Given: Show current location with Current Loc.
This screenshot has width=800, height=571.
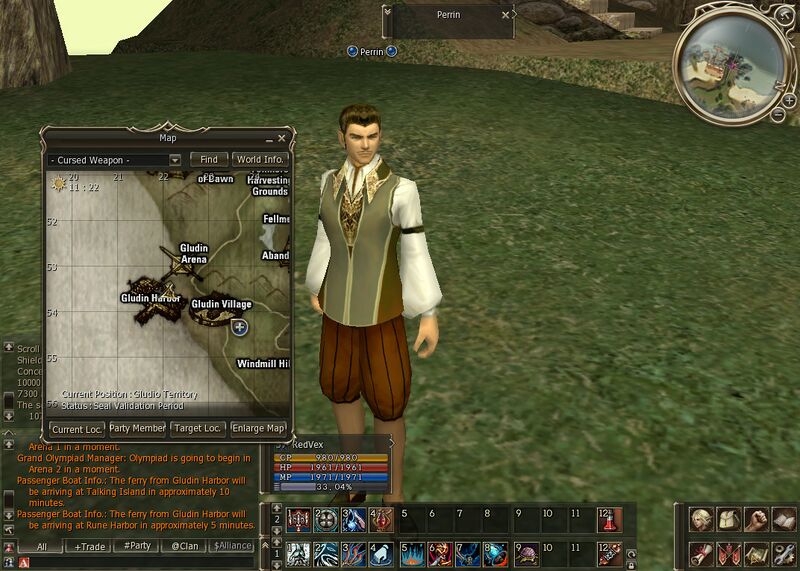Looking at the screenshot, I should pyautogui.click(x=76, y=429).
